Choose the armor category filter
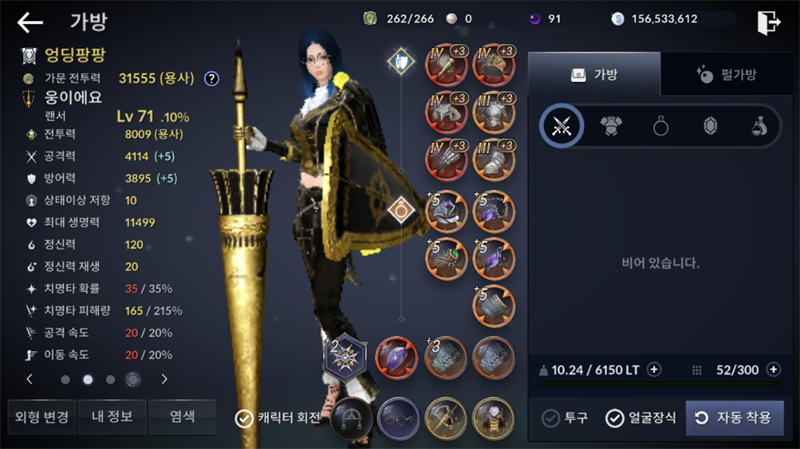 coord(611,126)
